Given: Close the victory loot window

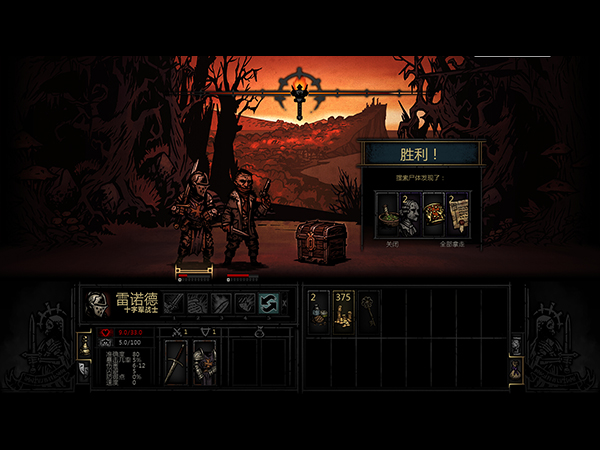Looking at the screenshot, I should pos(392,243).
